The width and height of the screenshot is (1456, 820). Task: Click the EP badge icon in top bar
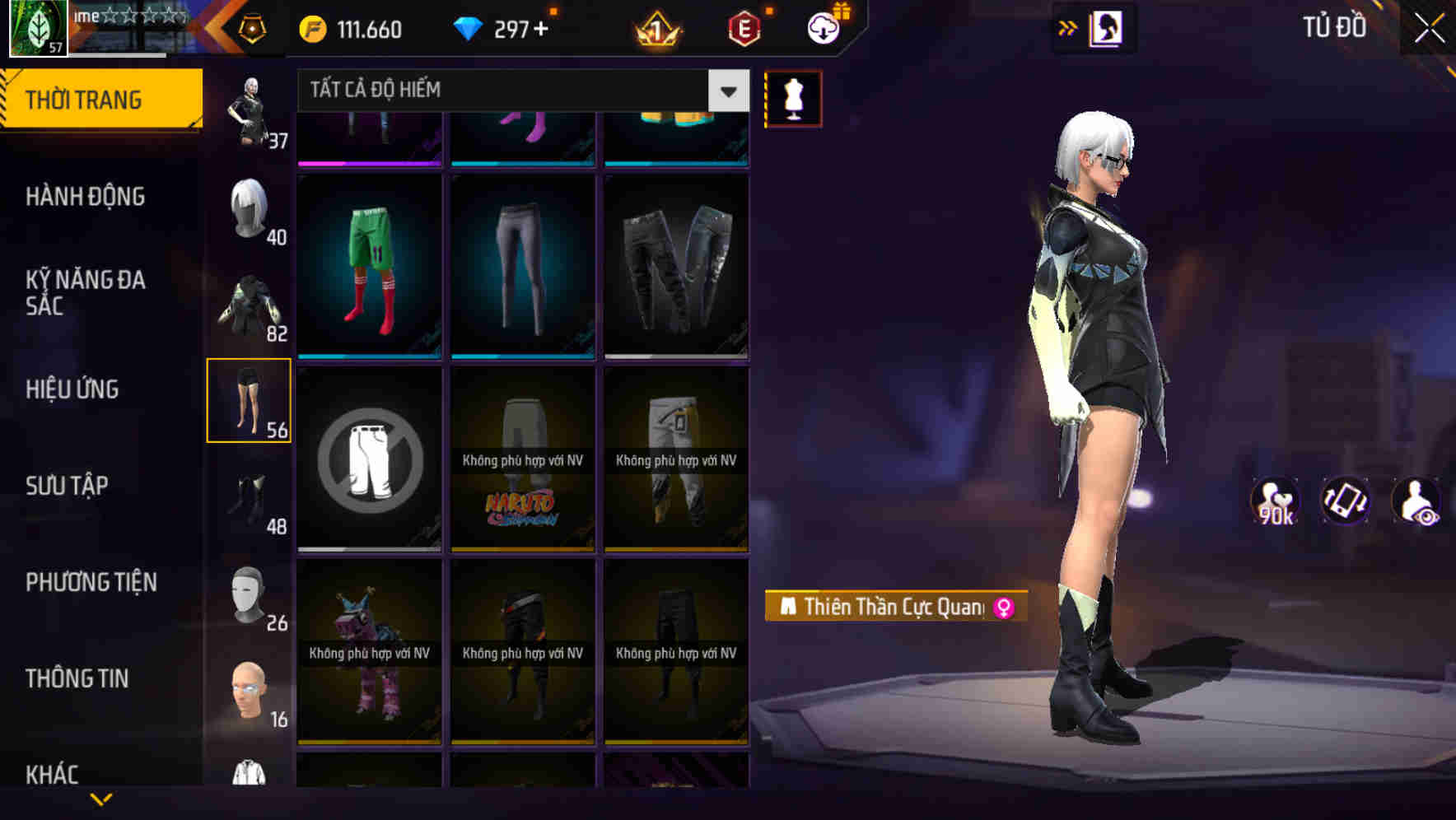[743, 28]
